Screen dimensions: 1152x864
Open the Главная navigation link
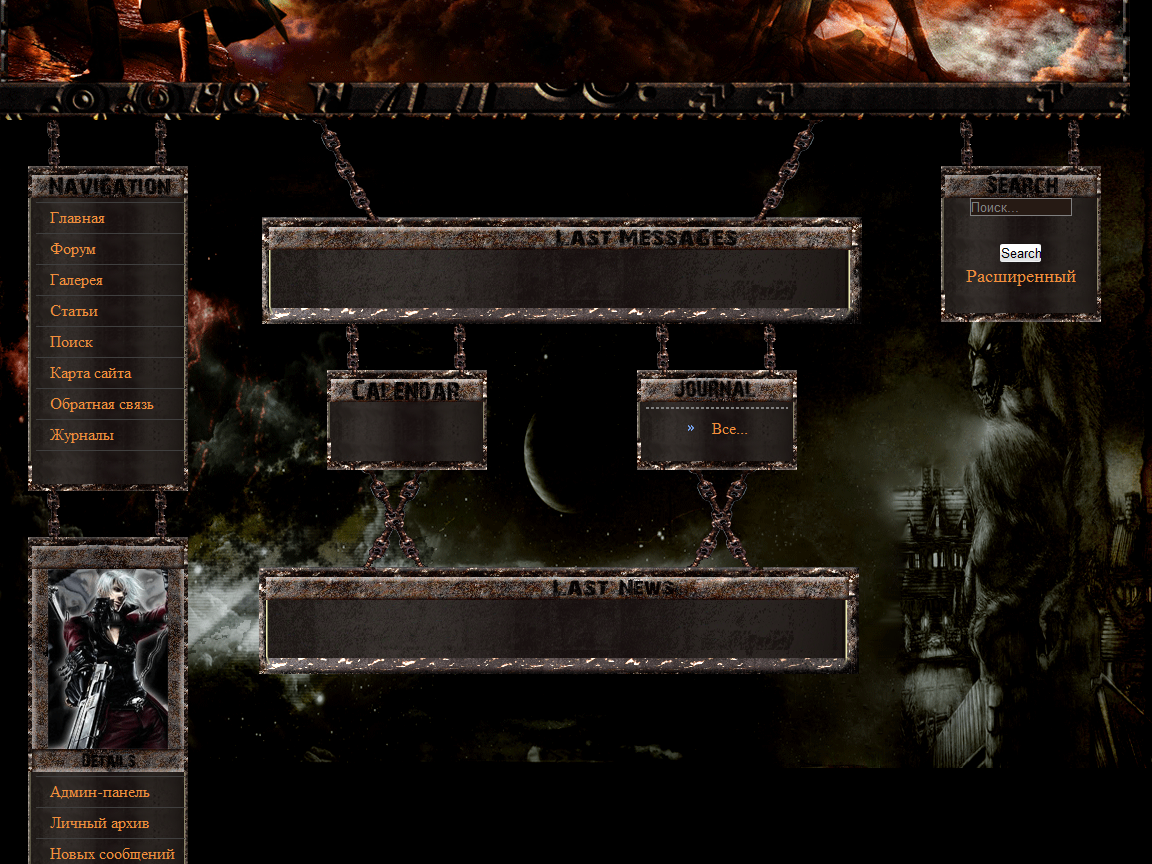(77, 218)
